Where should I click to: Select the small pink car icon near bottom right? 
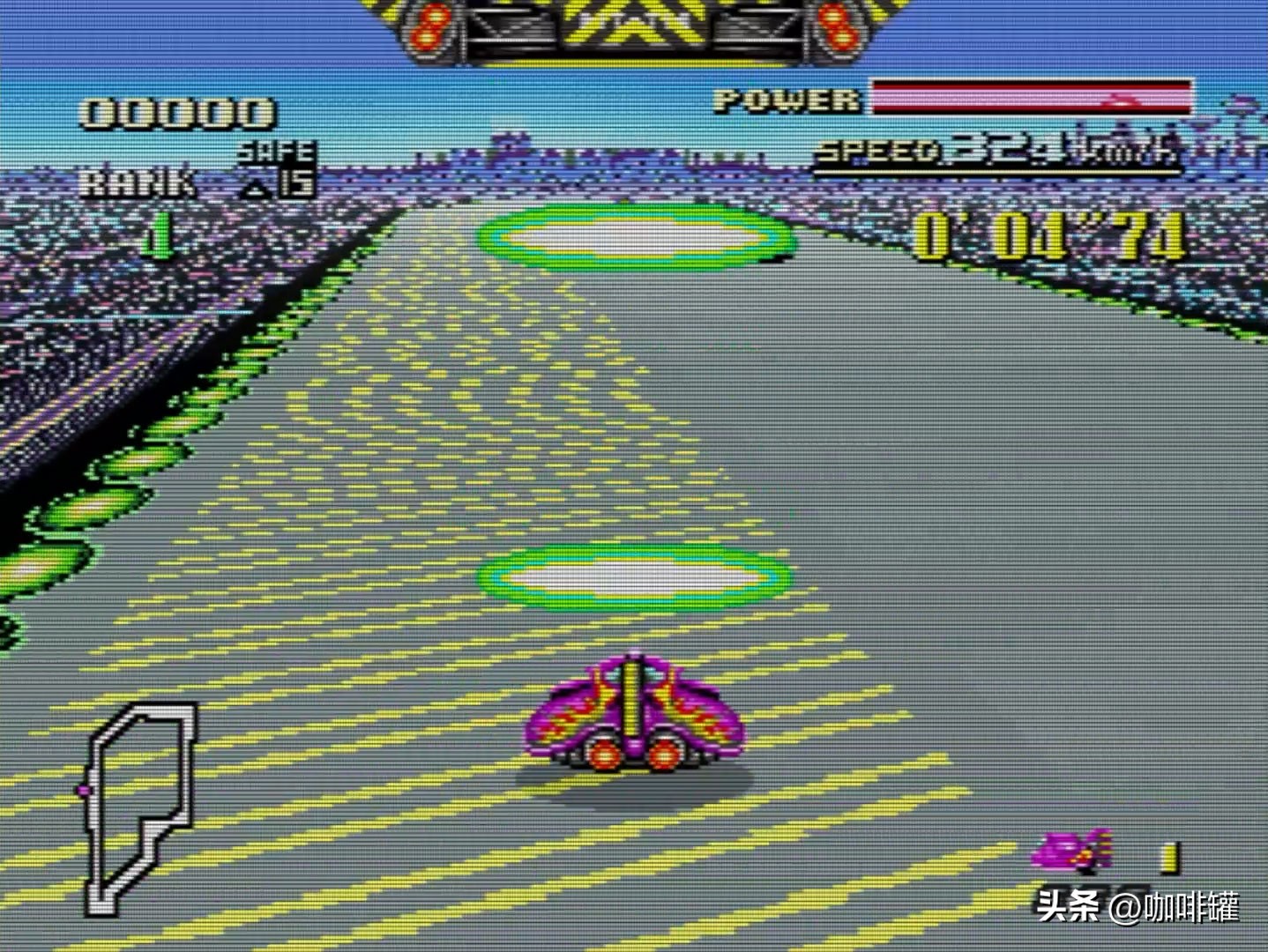coord(1071,851)
